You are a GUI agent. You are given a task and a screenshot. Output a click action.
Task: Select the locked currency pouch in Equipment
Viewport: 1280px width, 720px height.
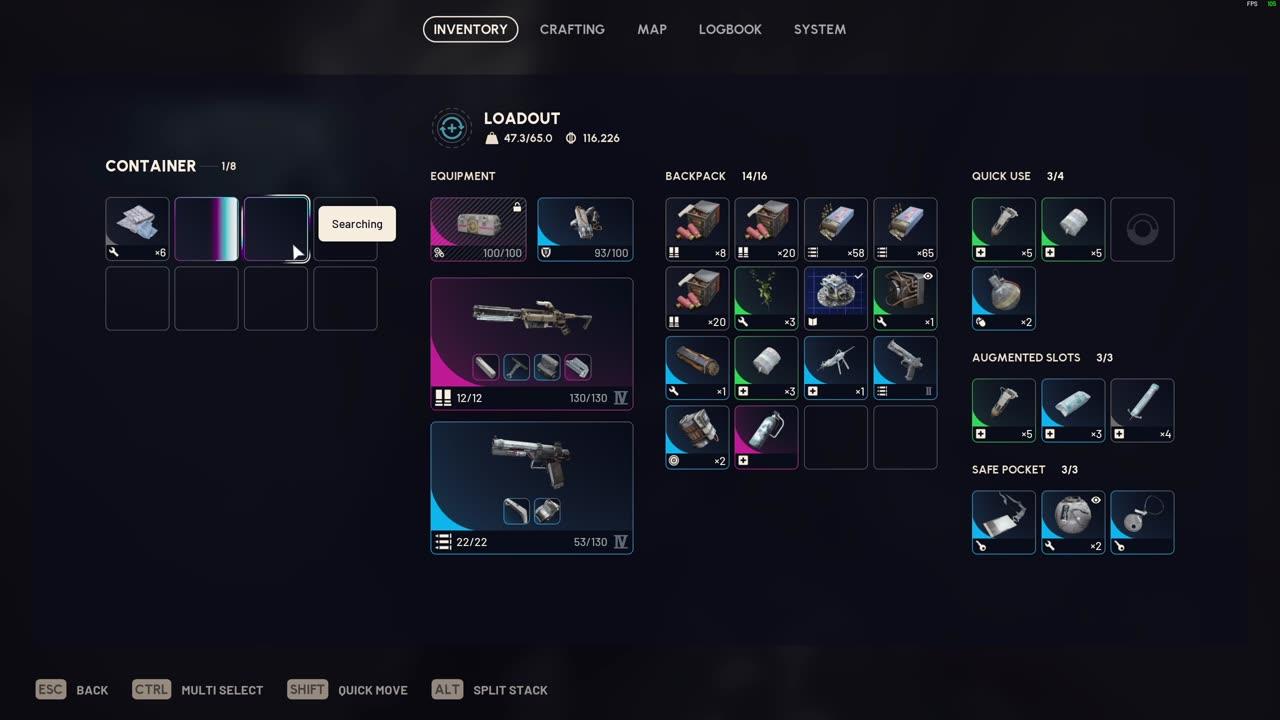point(477,229)
